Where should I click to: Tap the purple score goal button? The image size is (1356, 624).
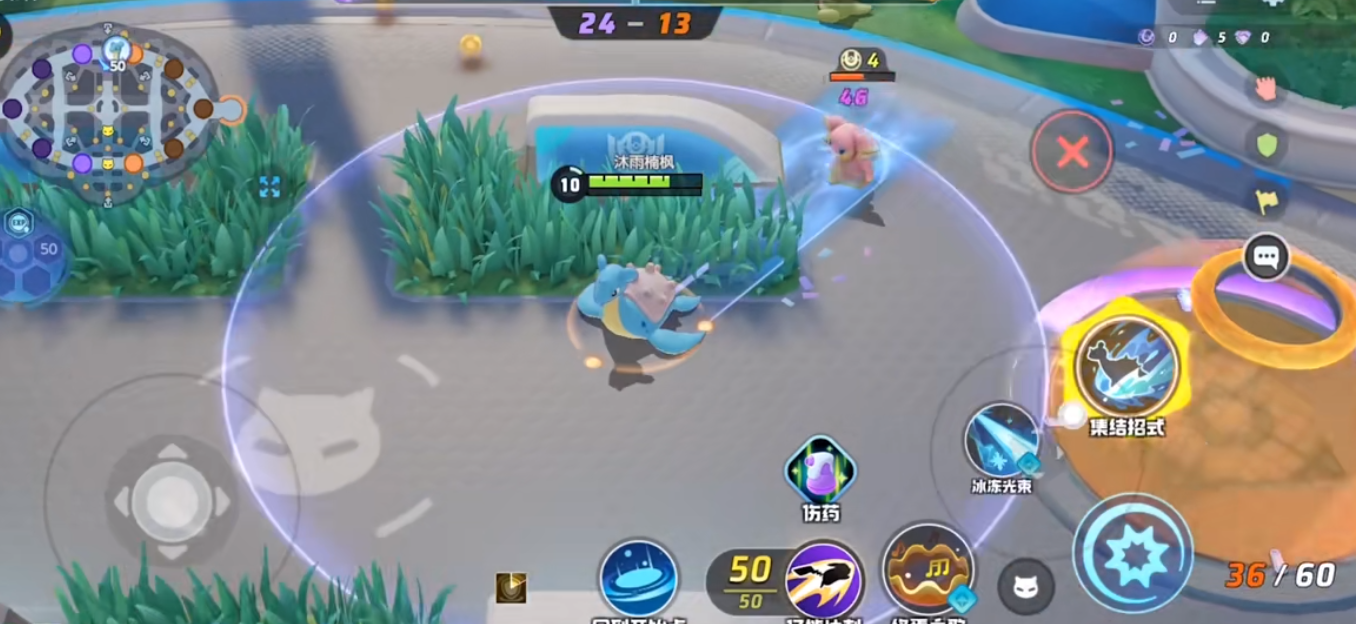click(x=824, y=579)
